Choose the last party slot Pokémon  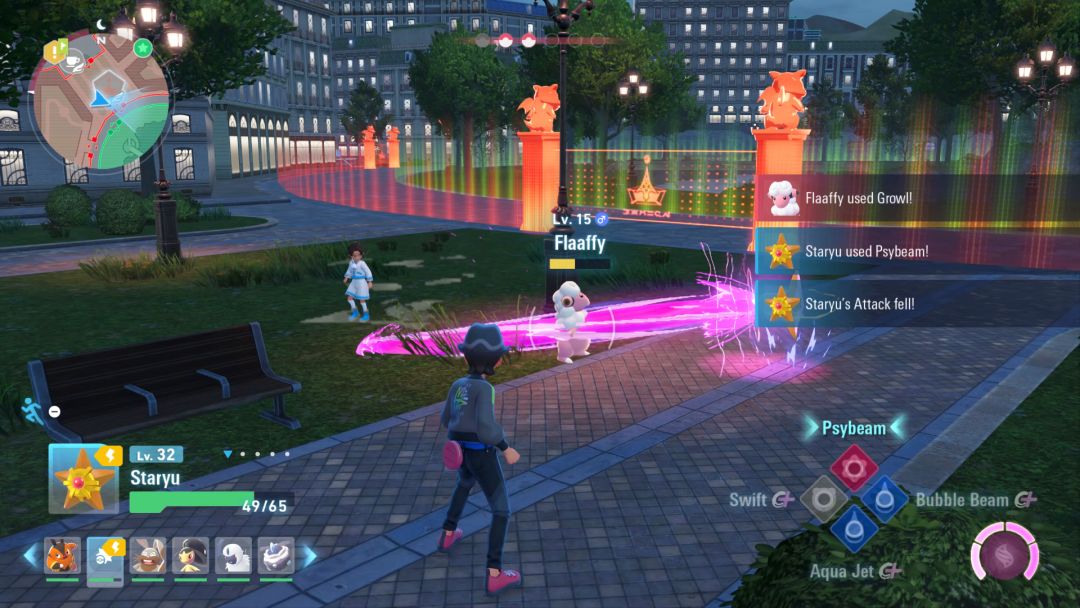click(276, 556)
